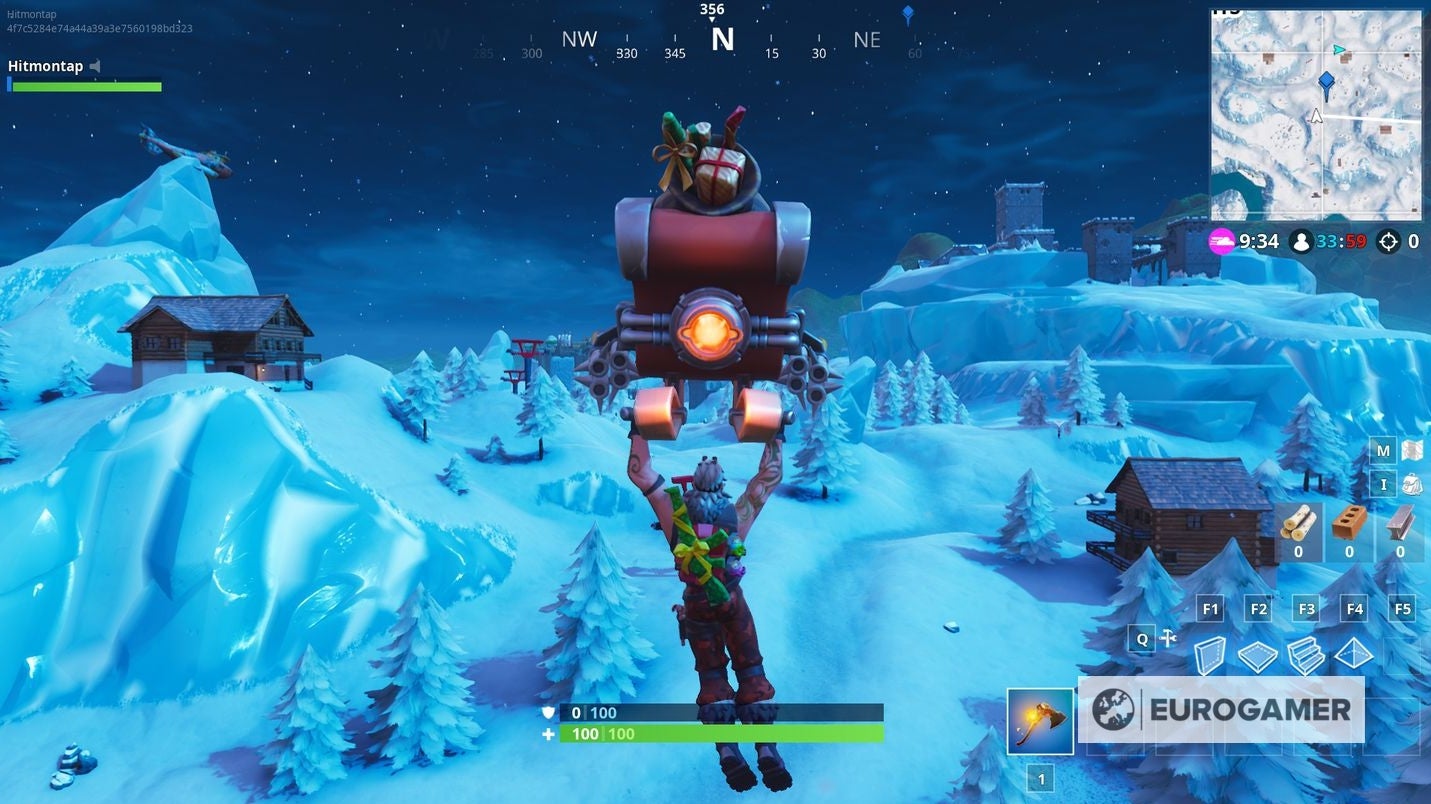
Task: Mute Hitmontap using the speaker icon
Action: tap(94, 66)
